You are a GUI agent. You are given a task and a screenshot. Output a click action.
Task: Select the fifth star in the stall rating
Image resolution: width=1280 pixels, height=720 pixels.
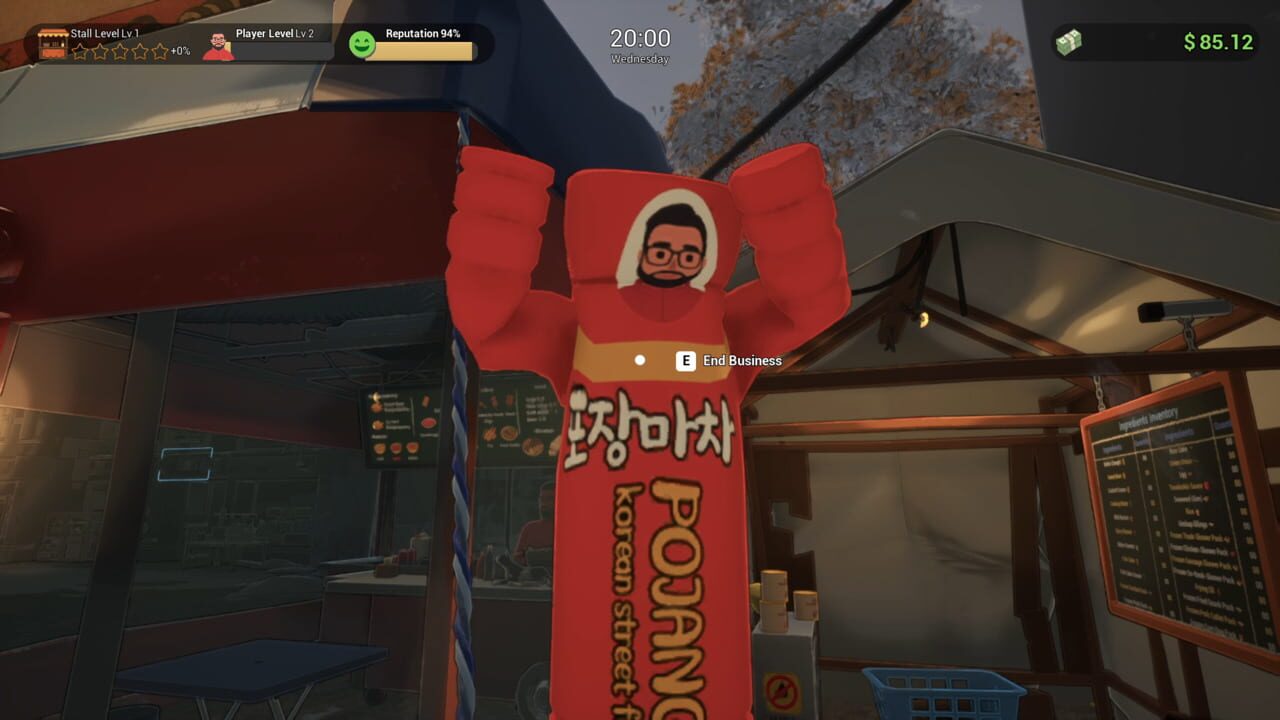click(x=161, y=51)
